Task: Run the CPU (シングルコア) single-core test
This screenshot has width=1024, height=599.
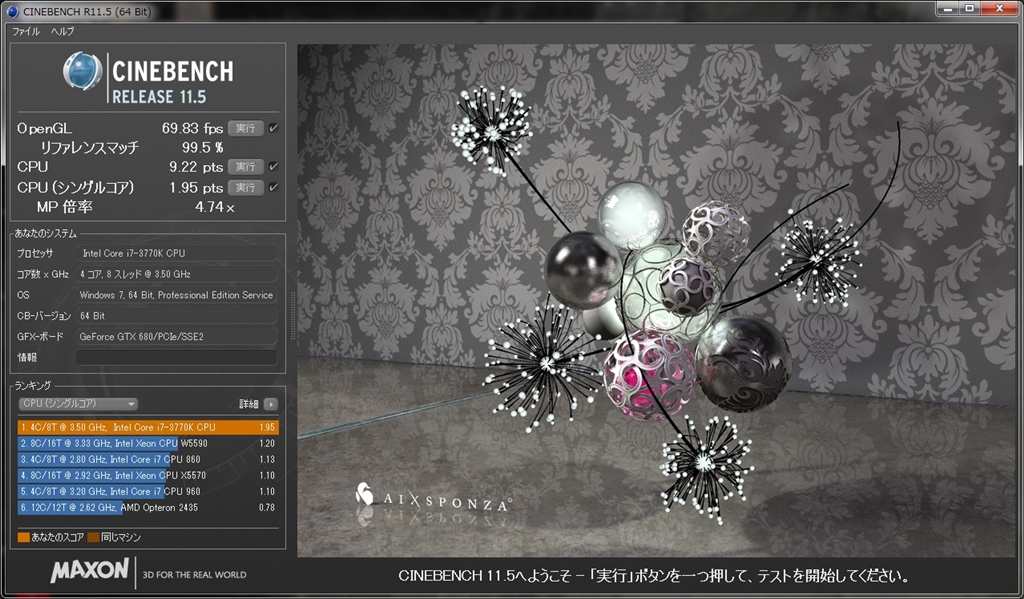Action: (245, 187)
